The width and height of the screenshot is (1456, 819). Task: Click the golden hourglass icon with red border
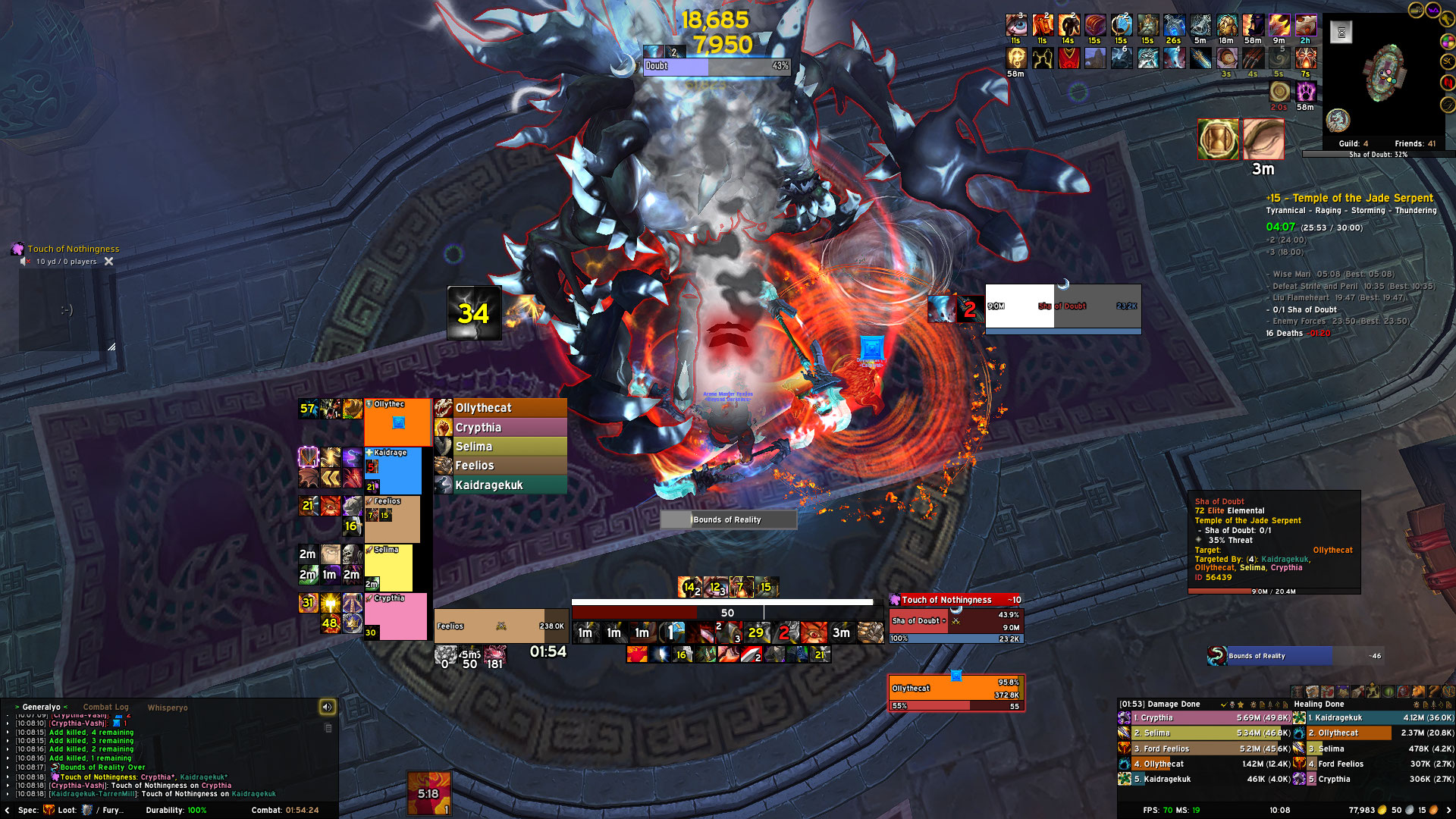(x=1218, y=140)
